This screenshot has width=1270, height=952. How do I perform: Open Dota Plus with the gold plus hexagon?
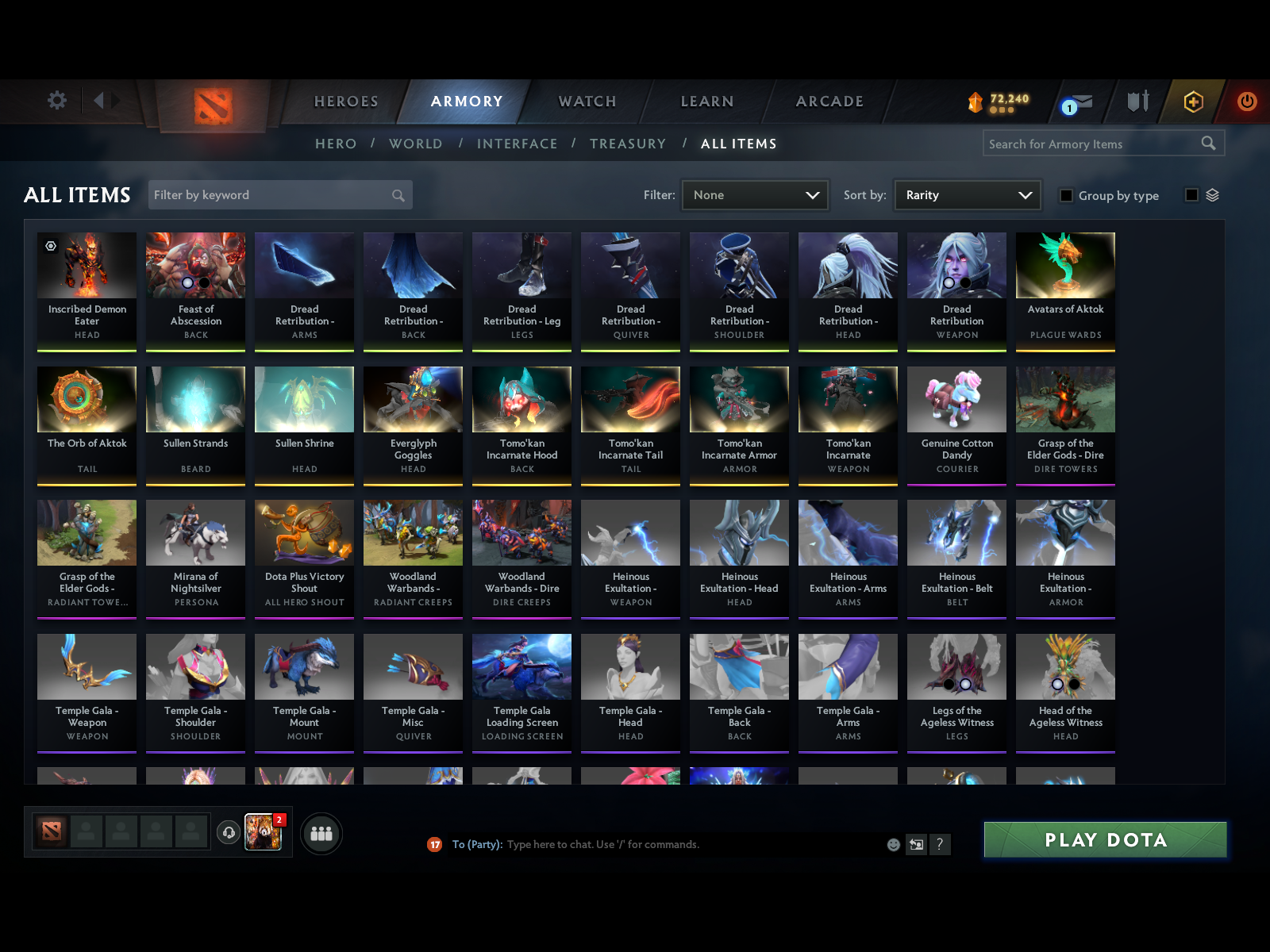1194,102
